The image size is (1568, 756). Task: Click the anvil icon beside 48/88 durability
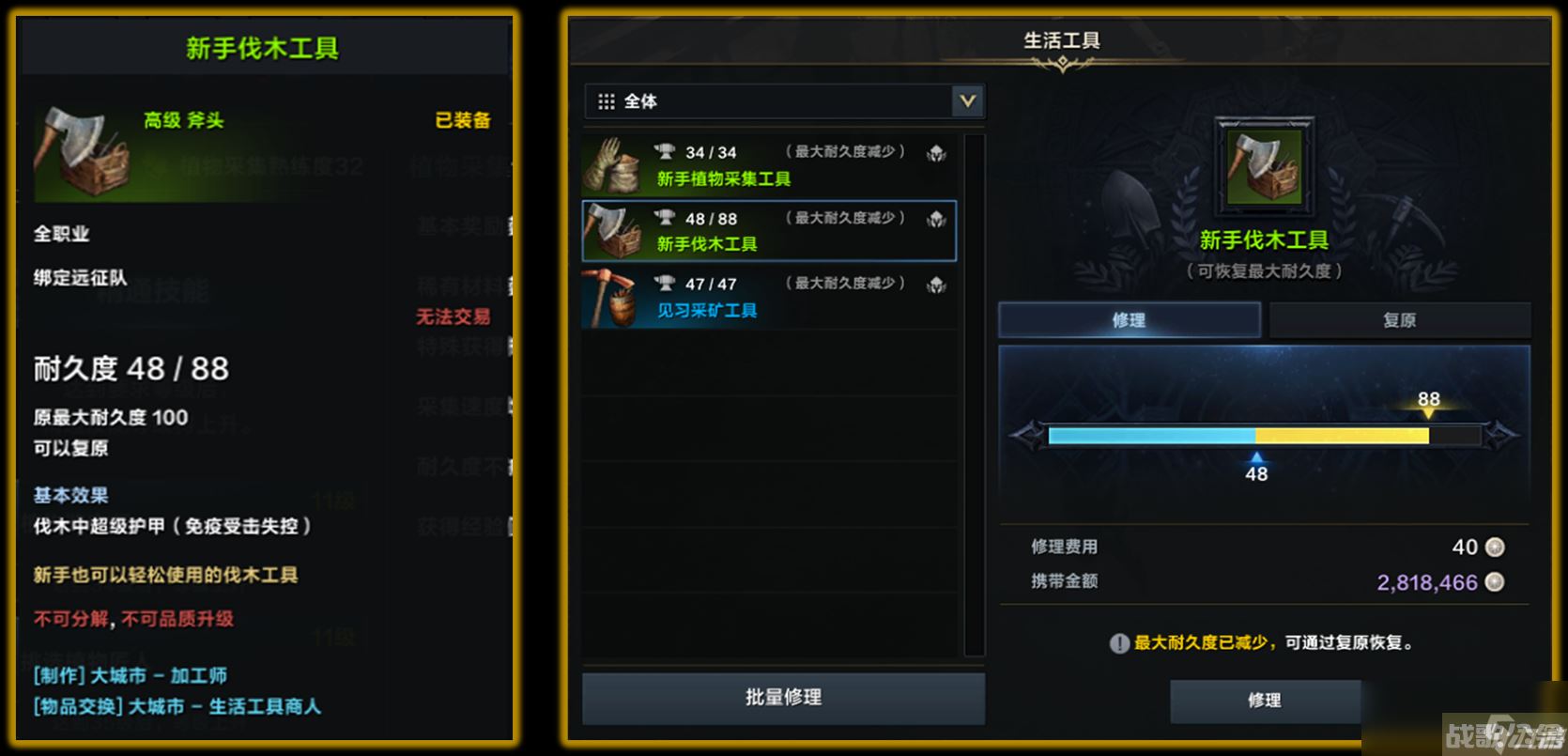pyautogui.click(x=669, y=217)
